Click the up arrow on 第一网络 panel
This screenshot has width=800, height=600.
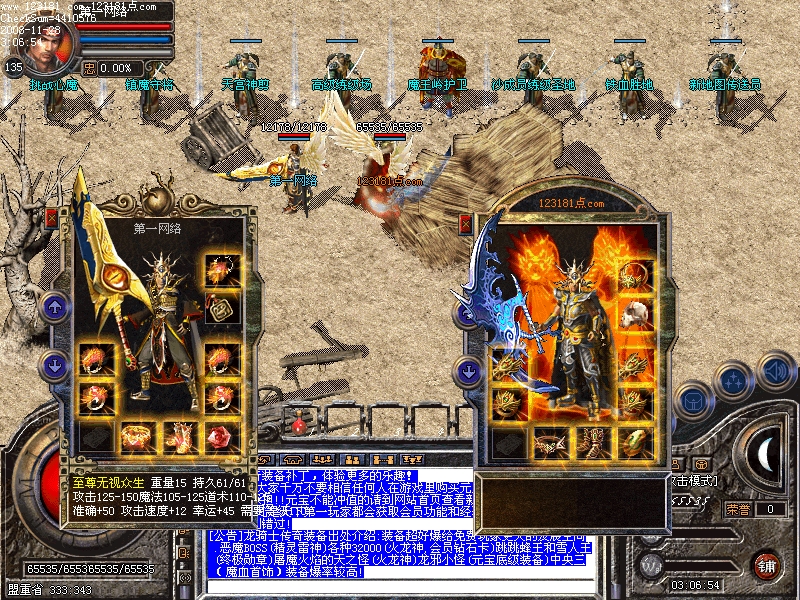coord(55,307)
